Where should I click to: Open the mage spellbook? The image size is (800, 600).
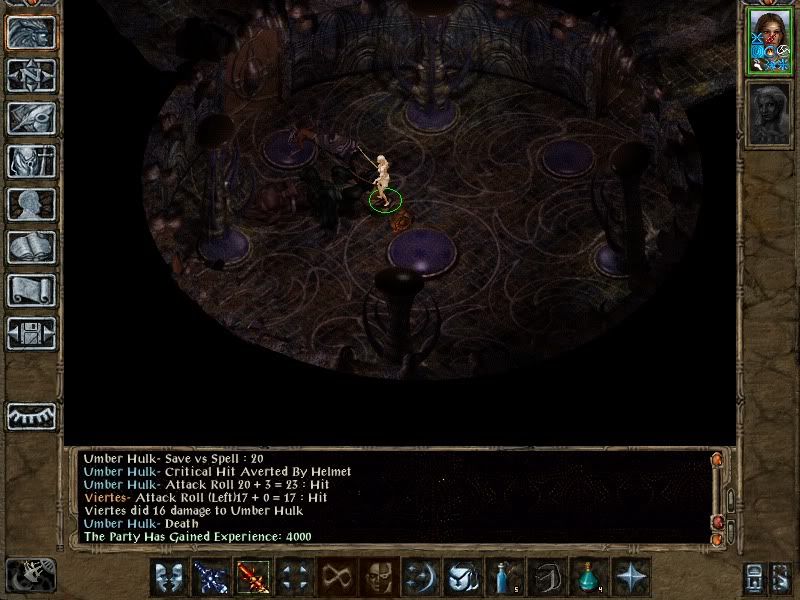(30, 247)
